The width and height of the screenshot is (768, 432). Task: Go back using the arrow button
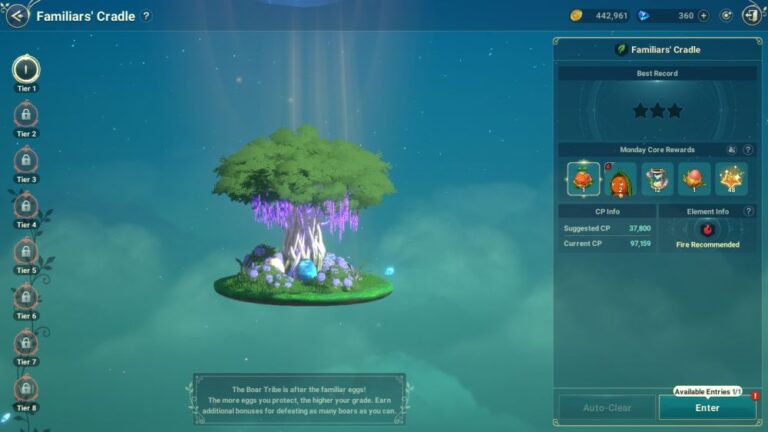pos(17,16)
